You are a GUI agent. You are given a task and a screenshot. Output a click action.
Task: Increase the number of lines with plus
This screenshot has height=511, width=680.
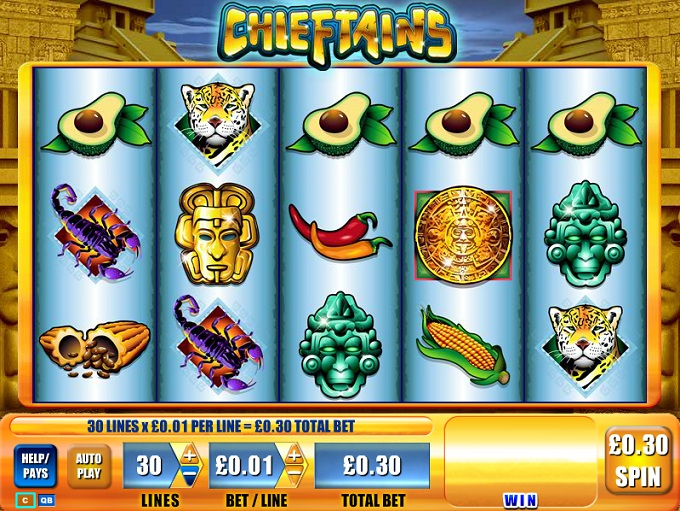click(x=189, y=455)
